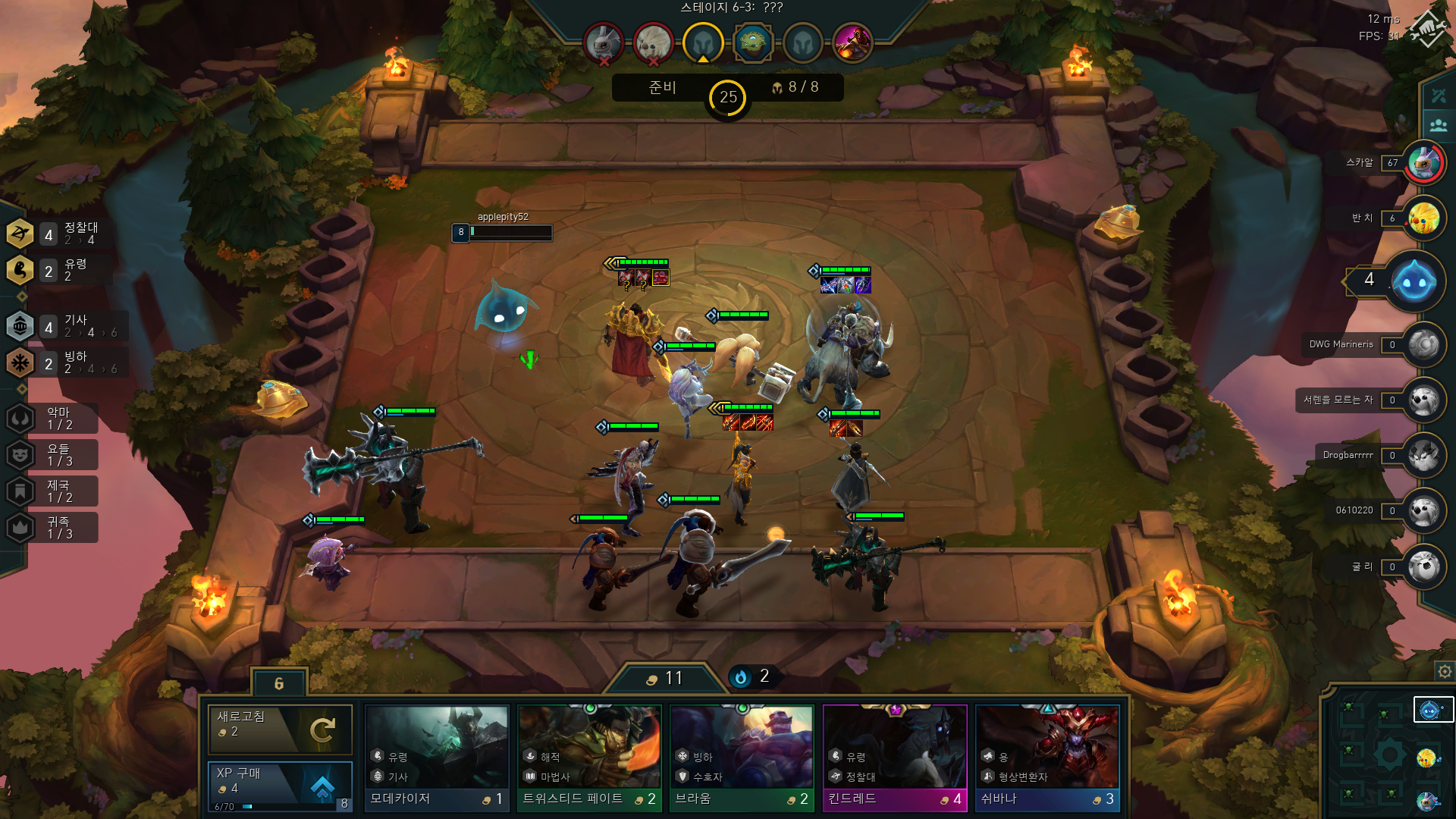Select the 악마 inactive trait

tap(52, 419)
